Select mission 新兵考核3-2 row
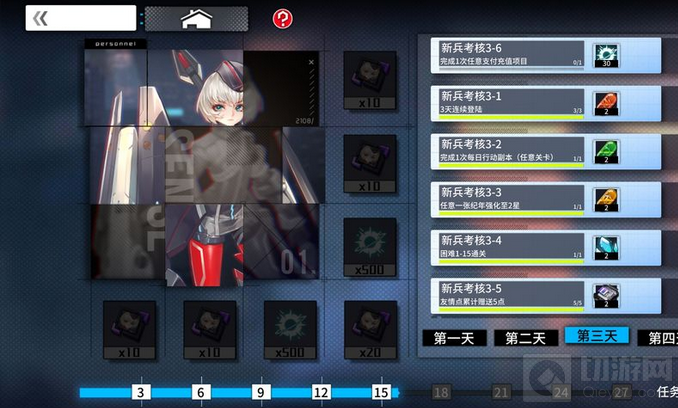Screen dimensions: 678x408 511,150
